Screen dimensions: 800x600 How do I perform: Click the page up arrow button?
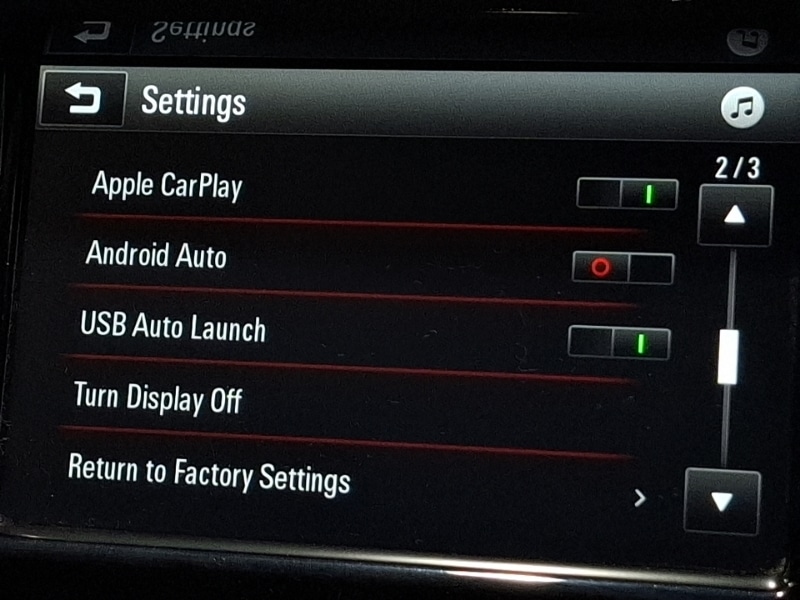pos(735,216)
